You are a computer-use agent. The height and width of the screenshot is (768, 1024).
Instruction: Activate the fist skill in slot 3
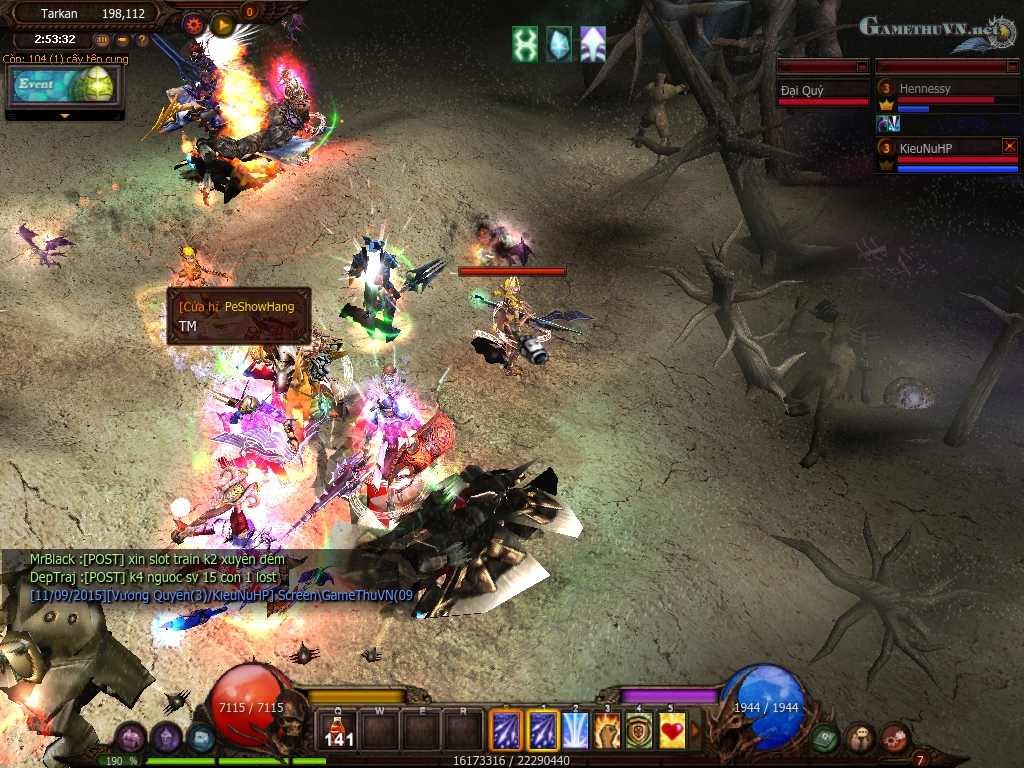click(x=608, y=731)
